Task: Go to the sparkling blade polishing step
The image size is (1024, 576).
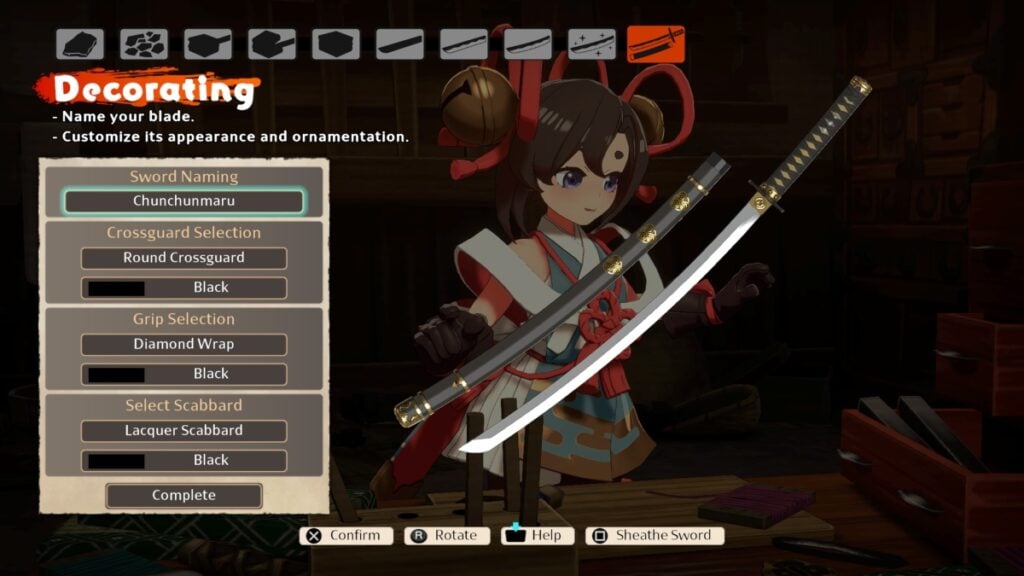Action: tap(592, 44)
